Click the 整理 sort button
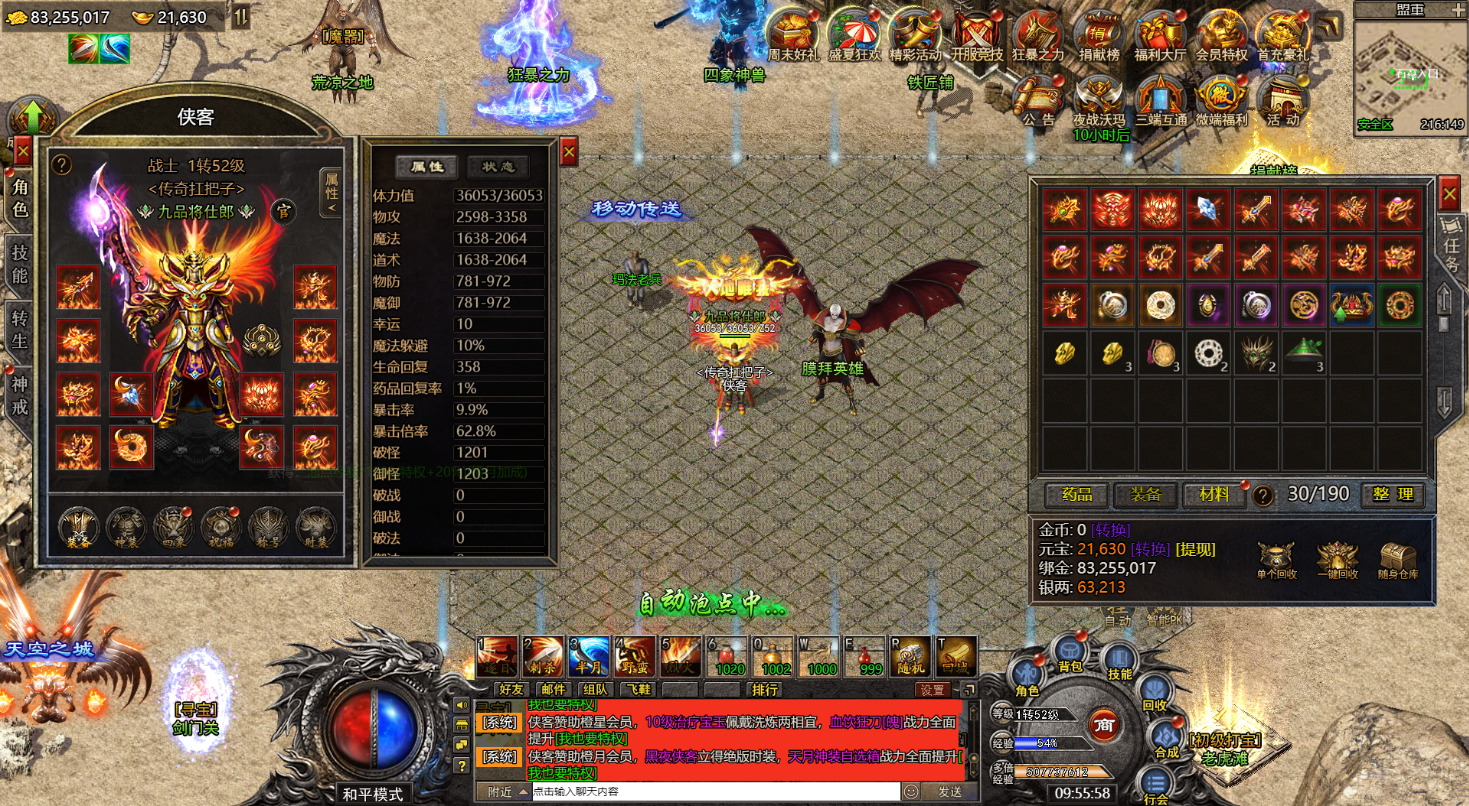Screen dimensions: 1469x806 tap(1392, 494)
